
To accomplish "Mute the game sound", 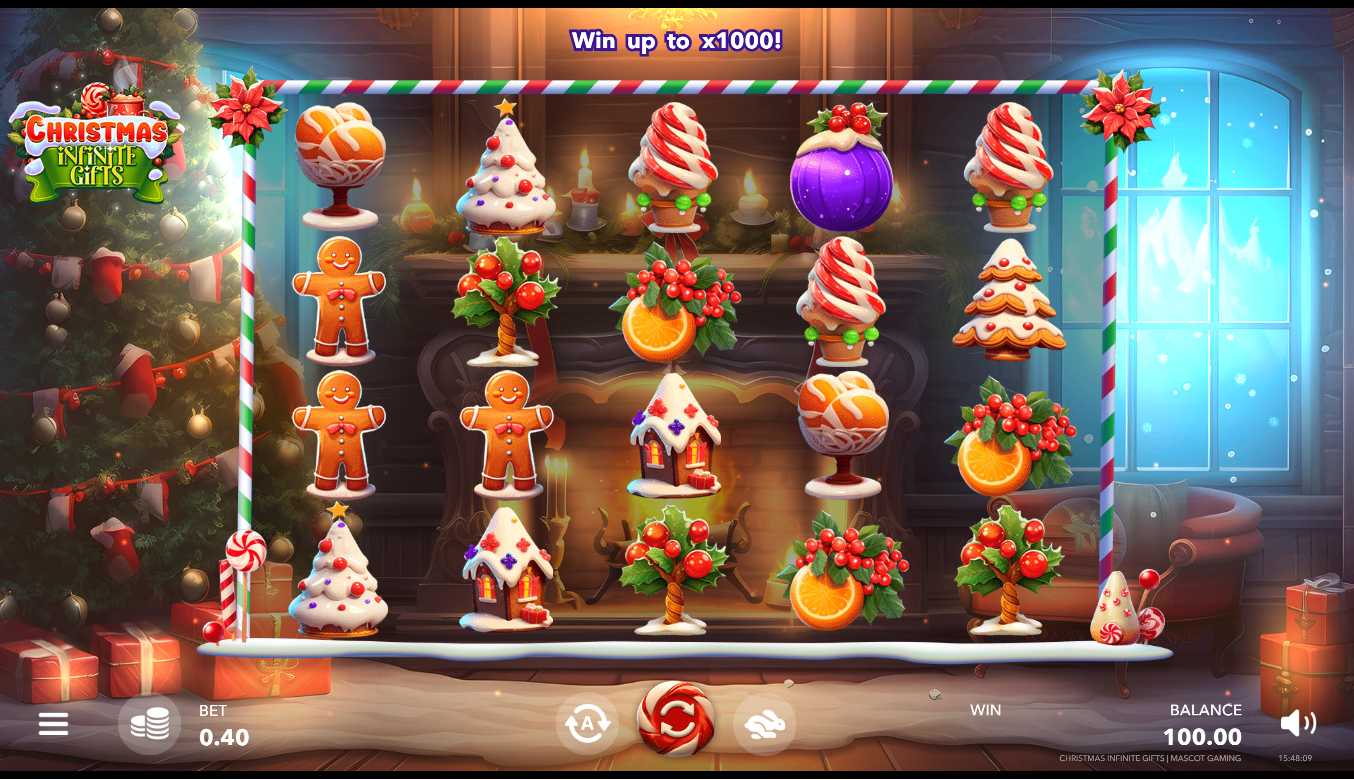I will coord(1297,723).
